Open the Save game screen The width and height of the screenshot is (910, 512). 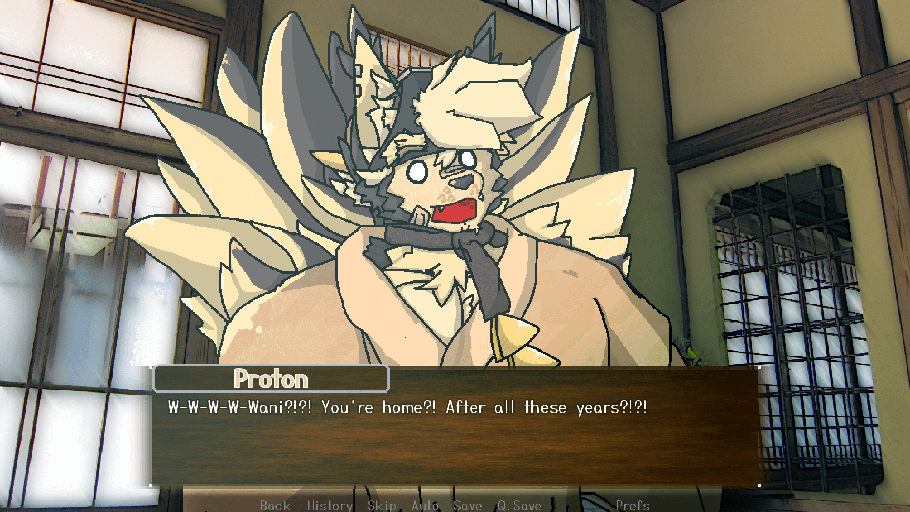point(468,505)
